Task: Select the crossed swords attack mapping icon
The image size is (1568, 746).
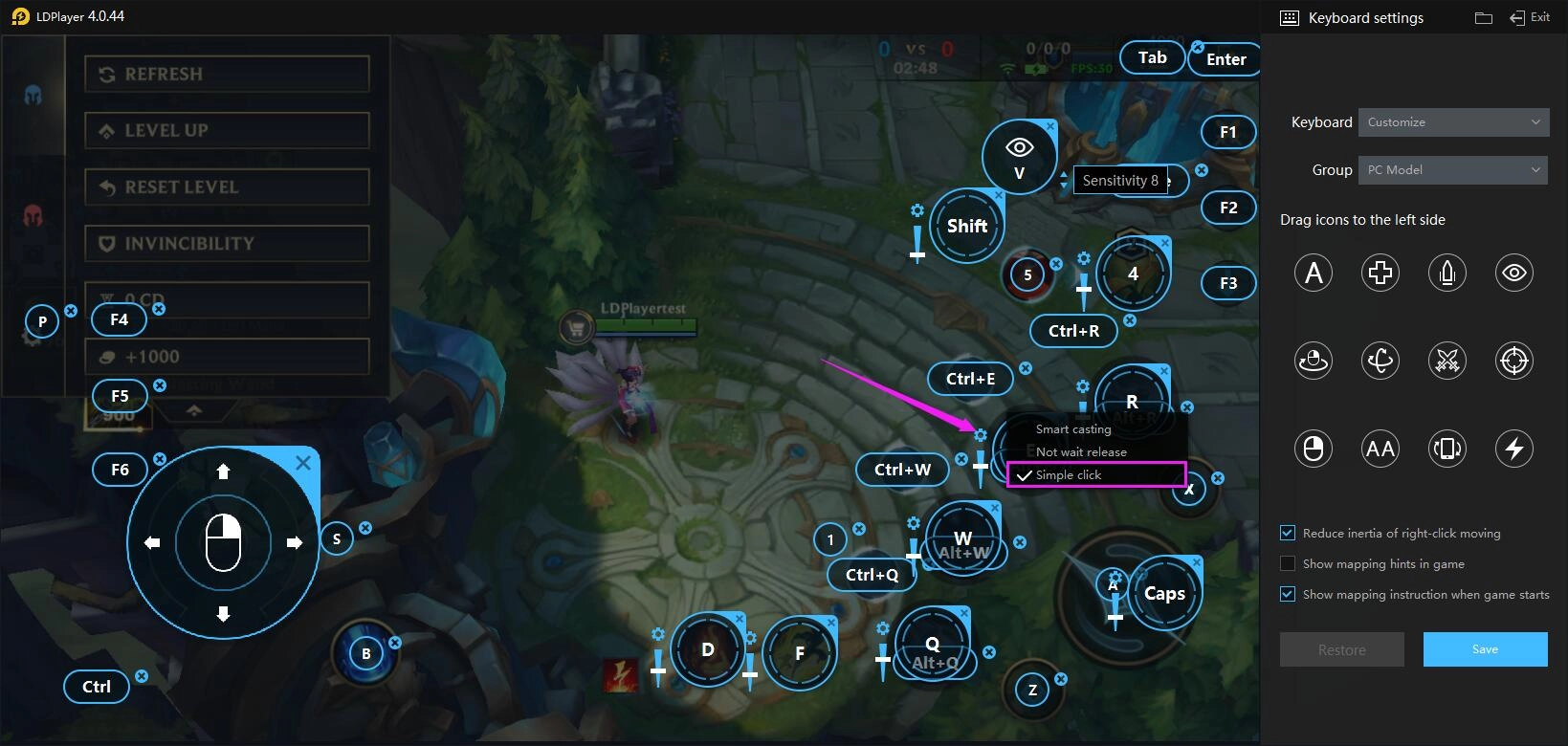Action: point(1447,361)
